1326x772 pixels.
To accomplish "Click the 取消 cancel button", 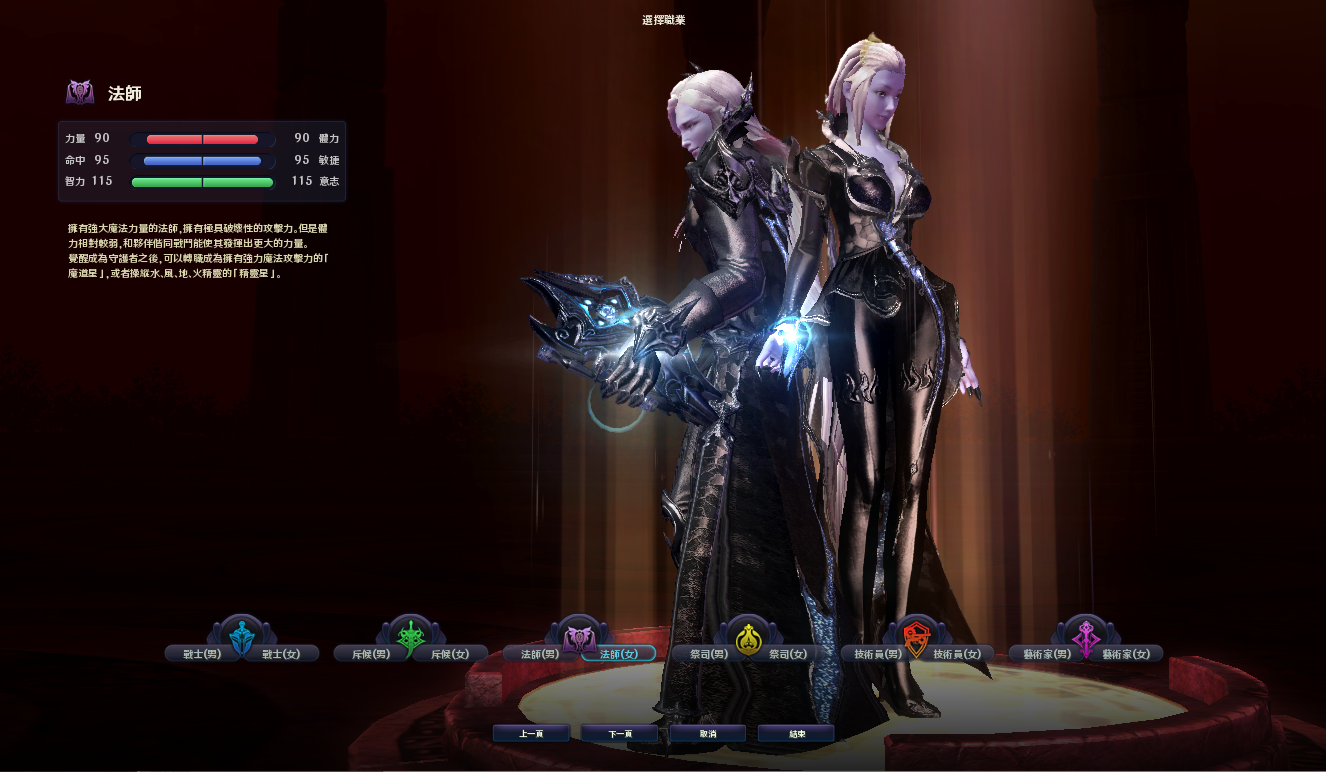I will (708, 734).
